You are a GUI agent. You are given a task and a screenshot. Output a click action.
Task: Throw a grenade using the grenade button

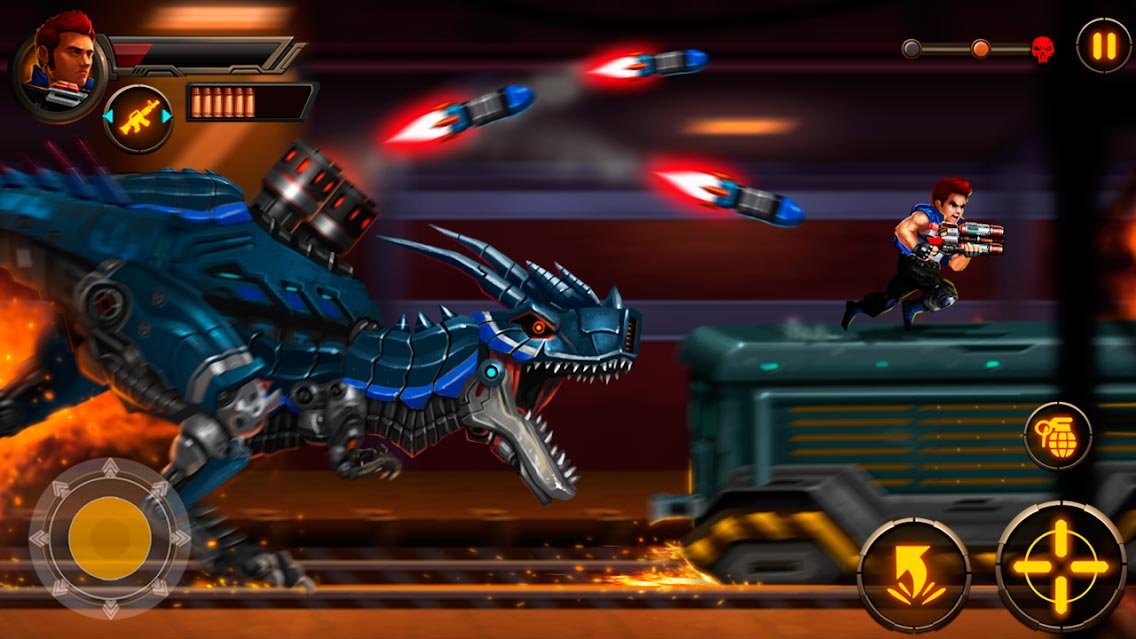(x=1057, y=436)
